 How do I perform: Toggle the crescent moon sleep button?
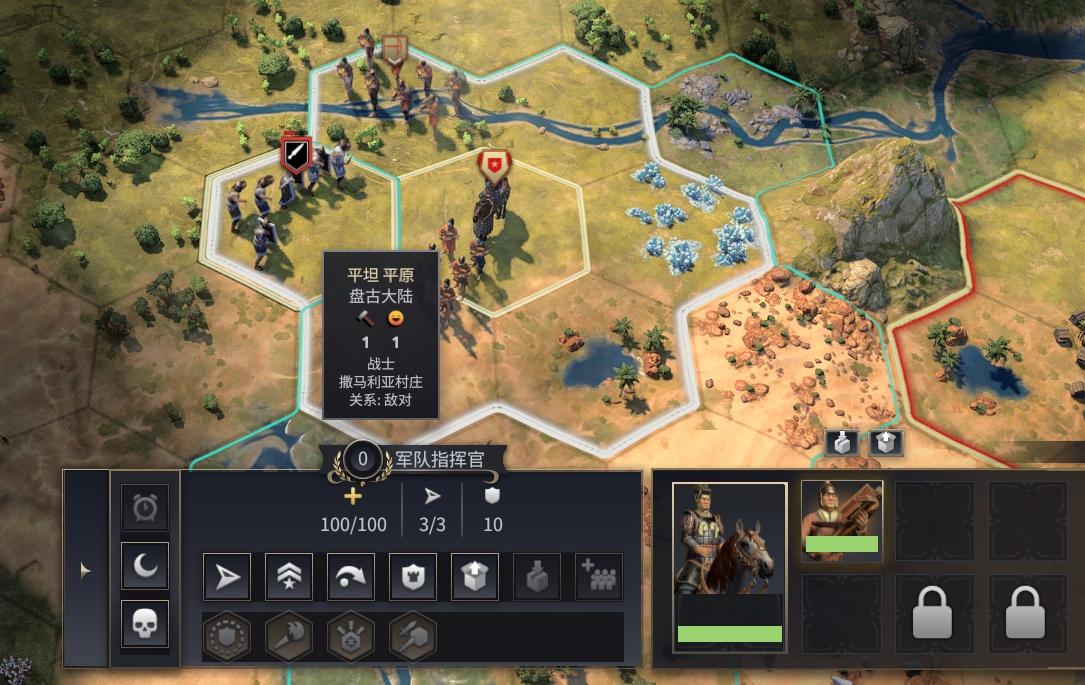point(145,566)
